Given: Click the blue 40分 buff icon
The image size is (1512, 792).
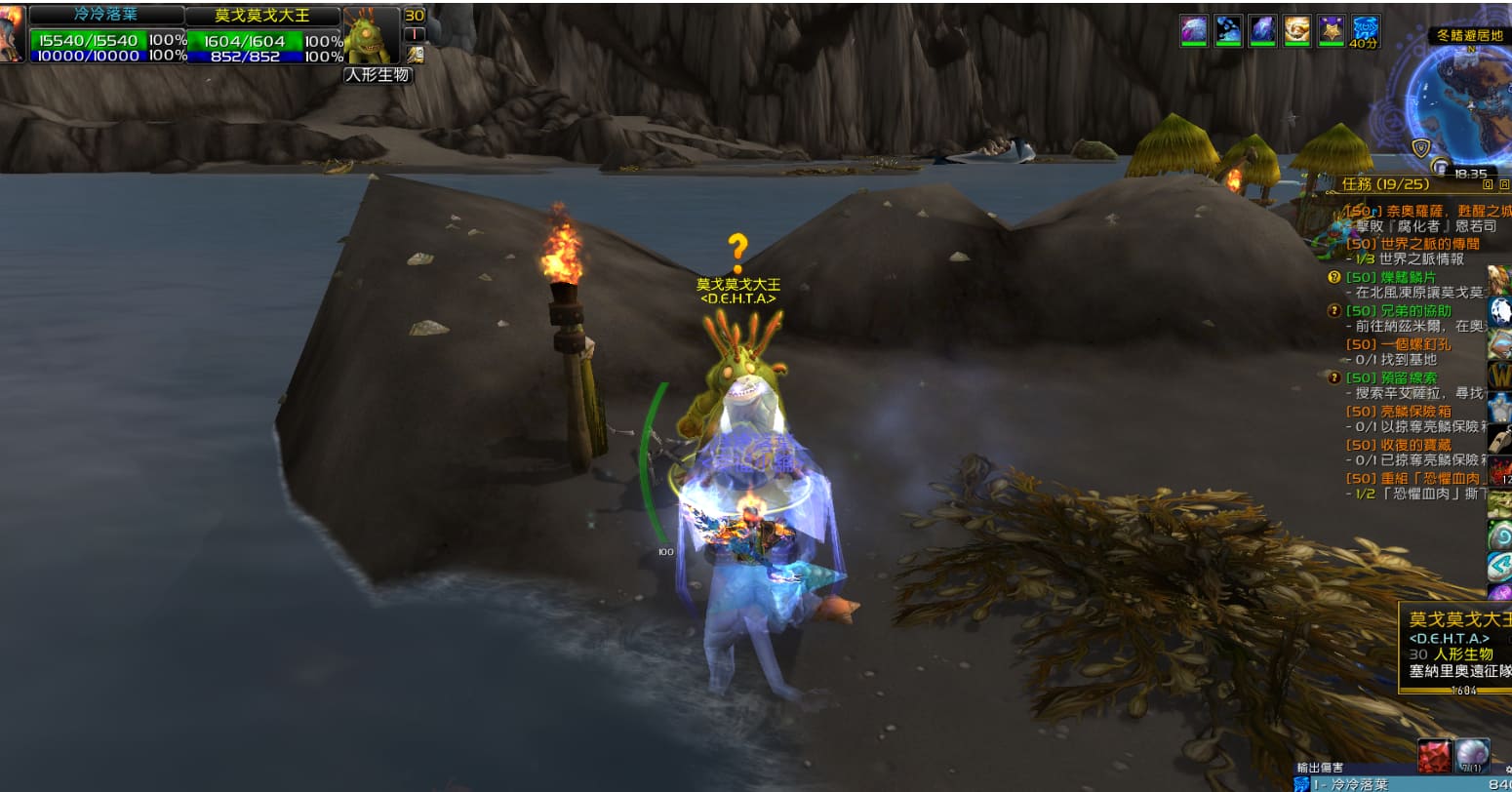Looking at the screenshot, I should point(1363,29).
